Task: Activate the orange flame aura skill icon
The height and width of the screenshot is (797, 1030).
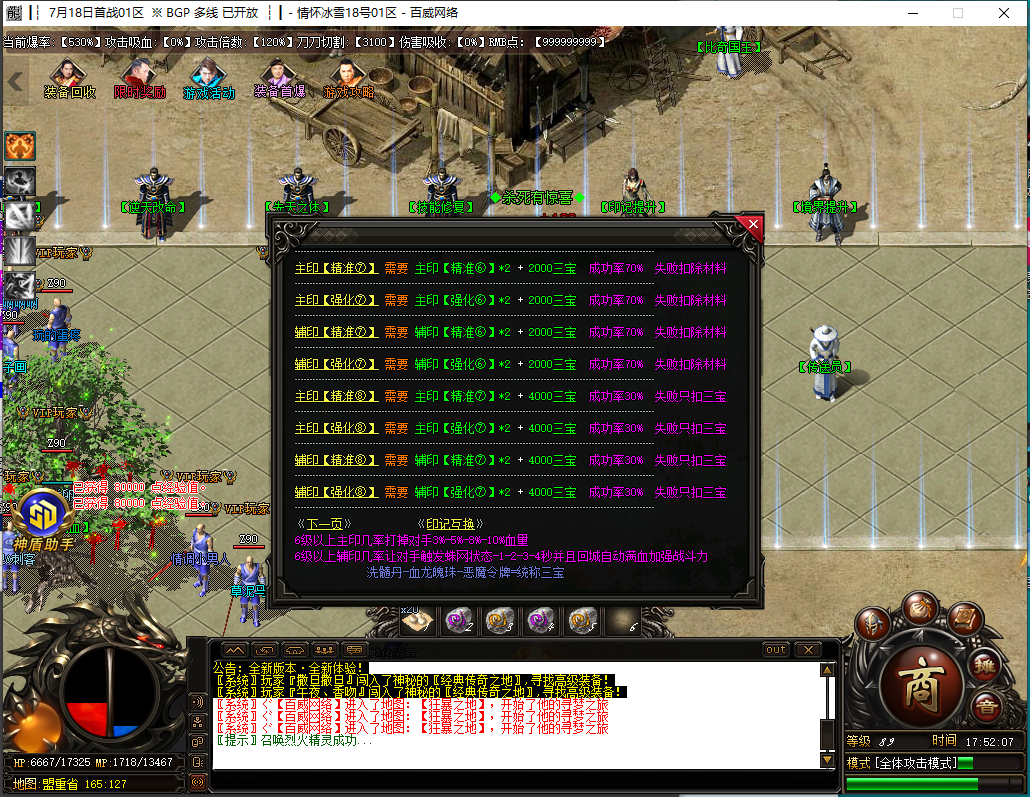Action: 20,147
